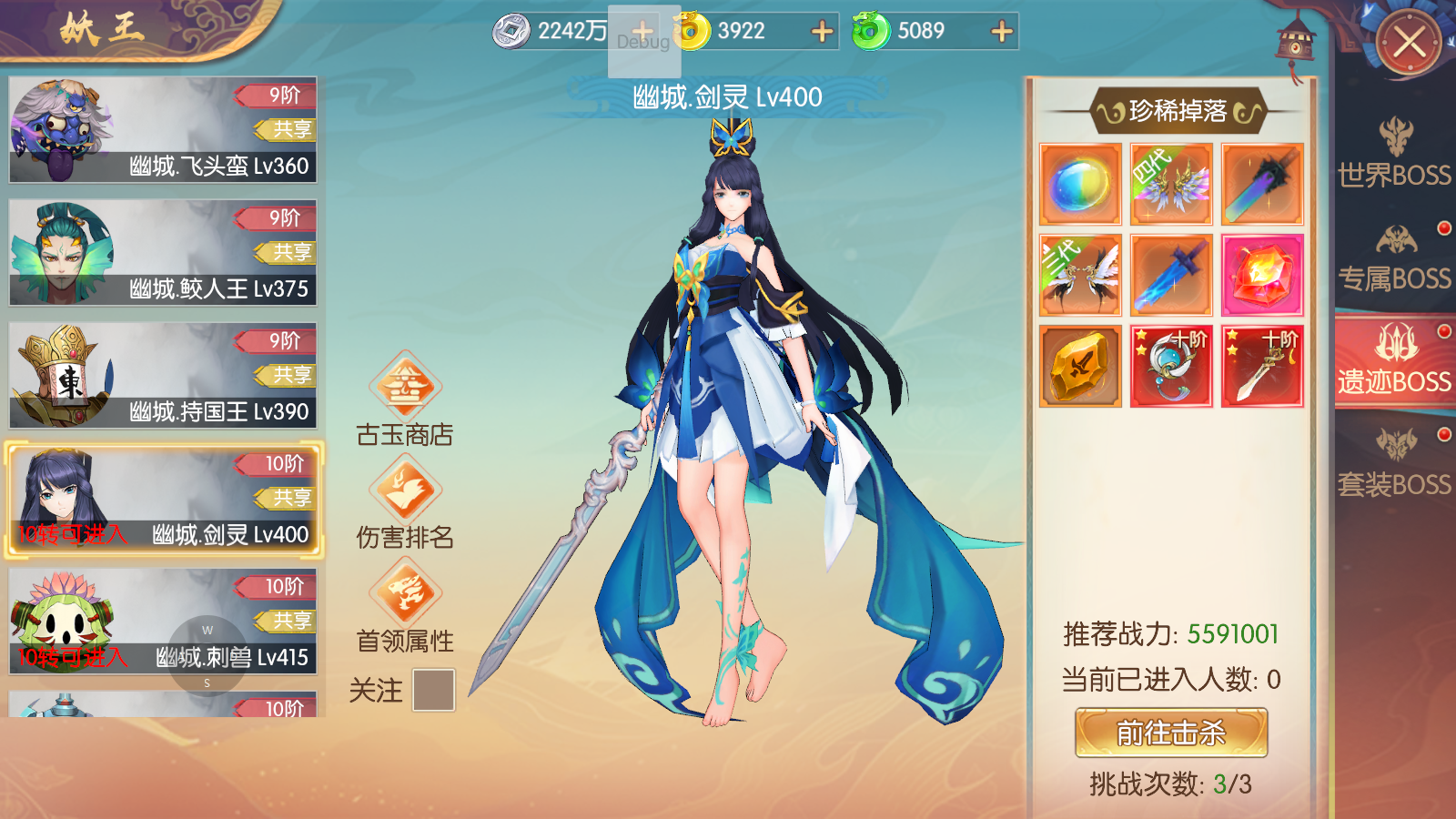
Task: View the 四代 wings drop item
Action: (x=1171, y=184)
